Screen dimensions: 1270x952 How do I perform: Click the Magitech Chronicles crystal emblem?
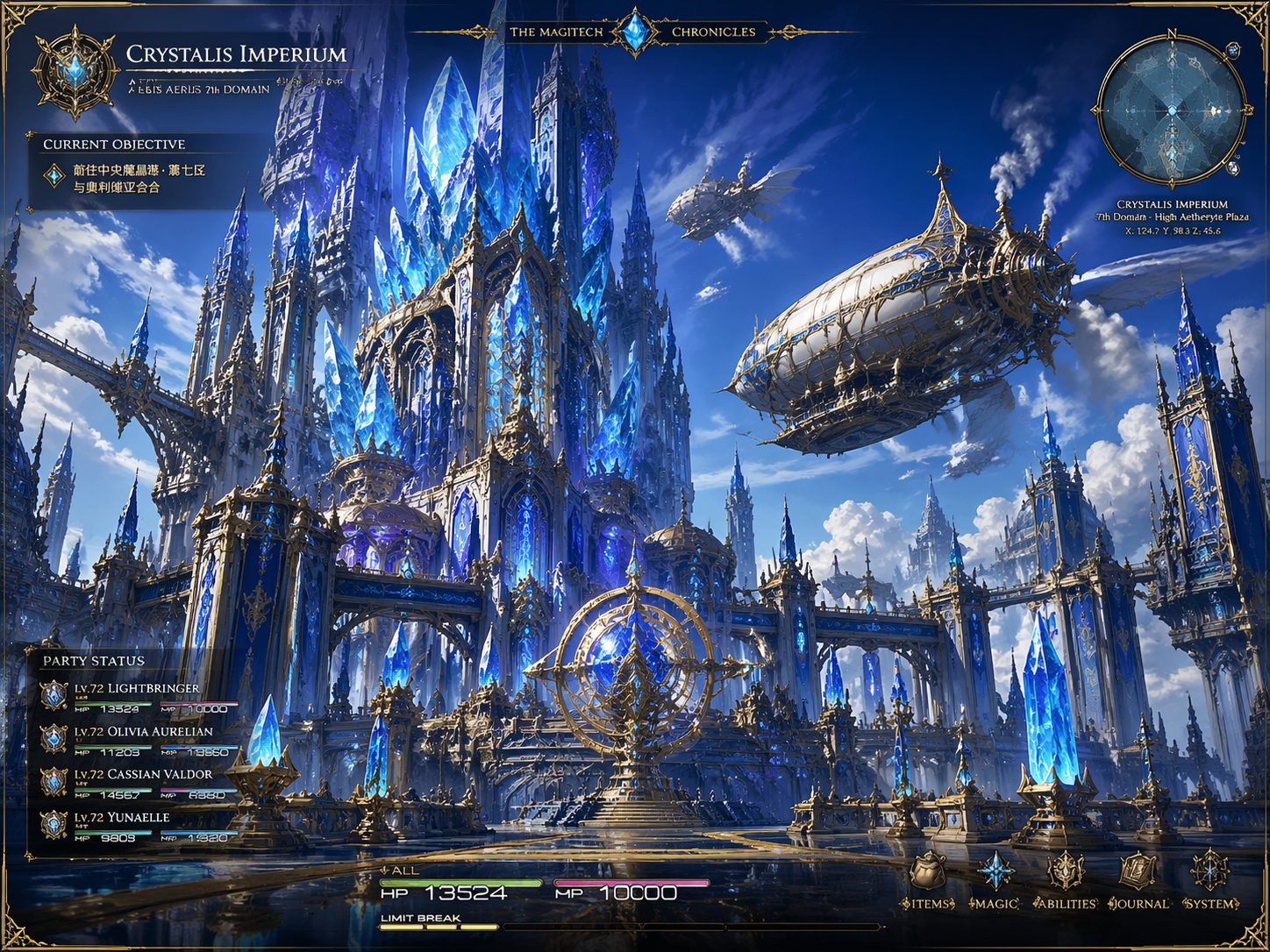635,32
